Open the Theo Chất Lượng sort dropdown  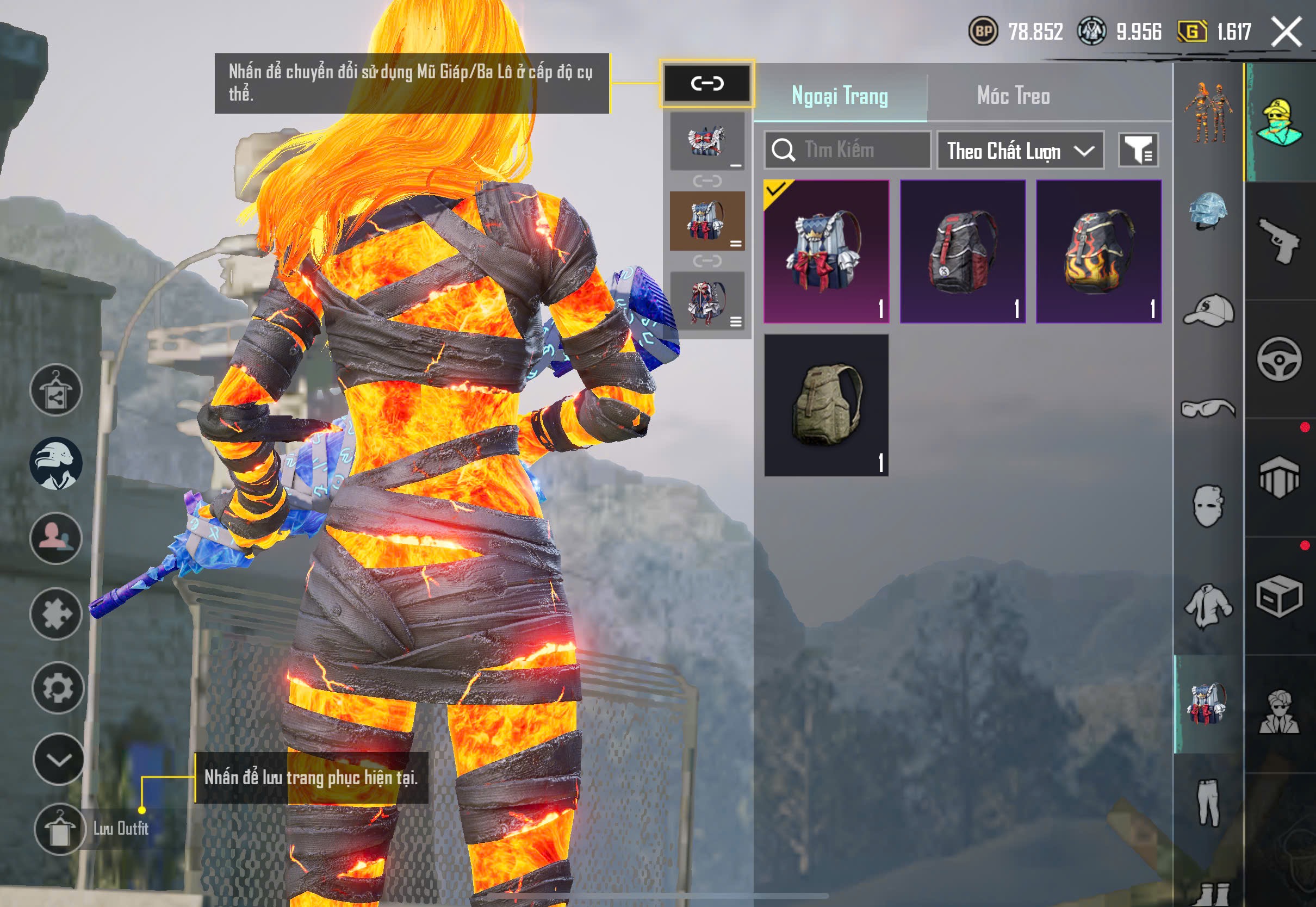click(1020, 151)
